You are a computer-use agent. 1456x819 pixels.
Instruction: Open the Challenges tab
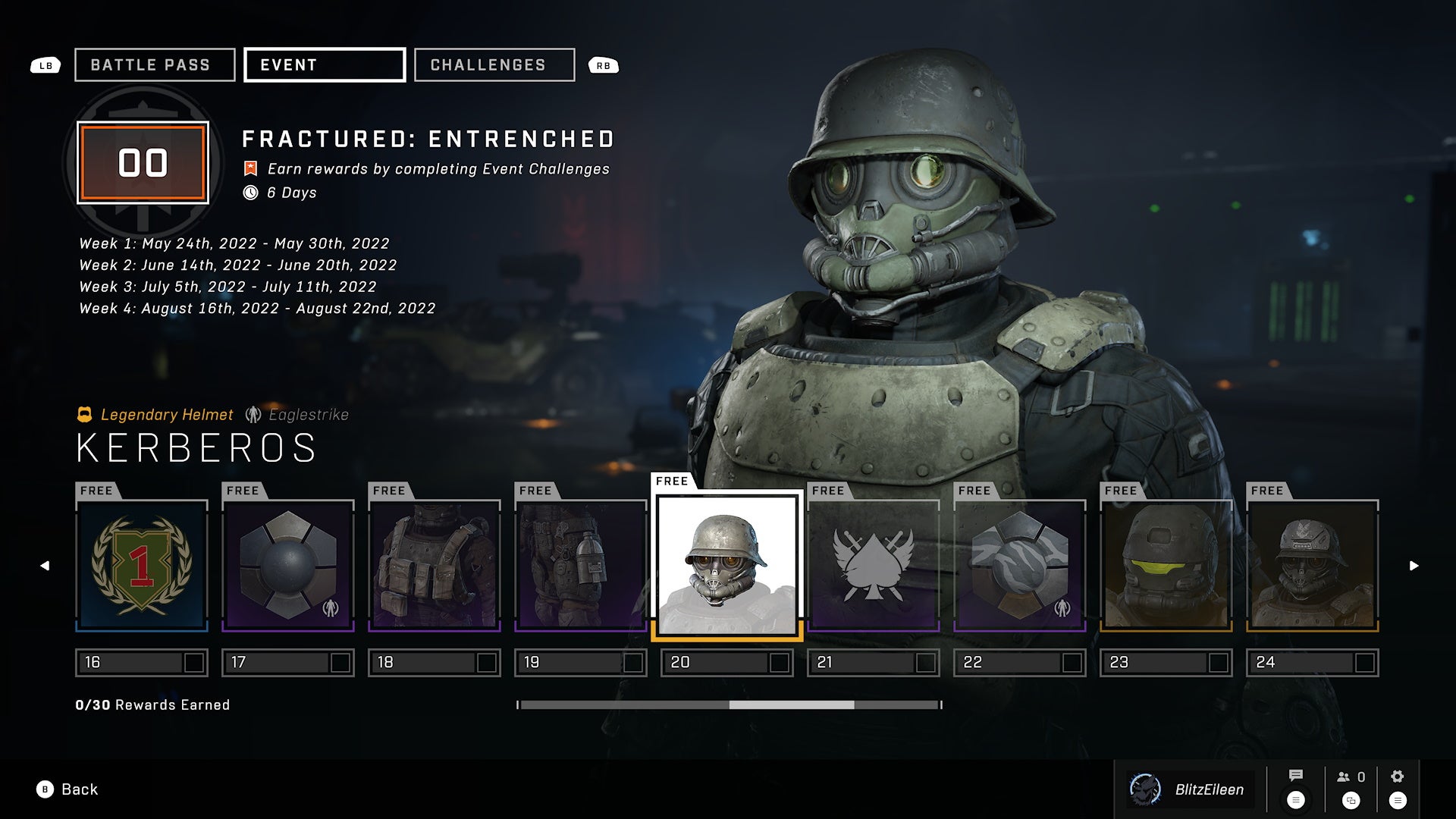click(494, 65)
